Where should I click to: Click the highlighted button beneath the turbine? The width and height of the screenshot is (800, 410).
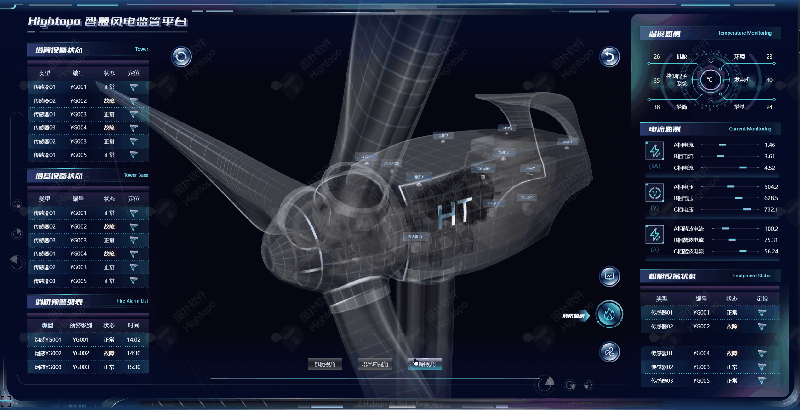(x=424, y=364)
